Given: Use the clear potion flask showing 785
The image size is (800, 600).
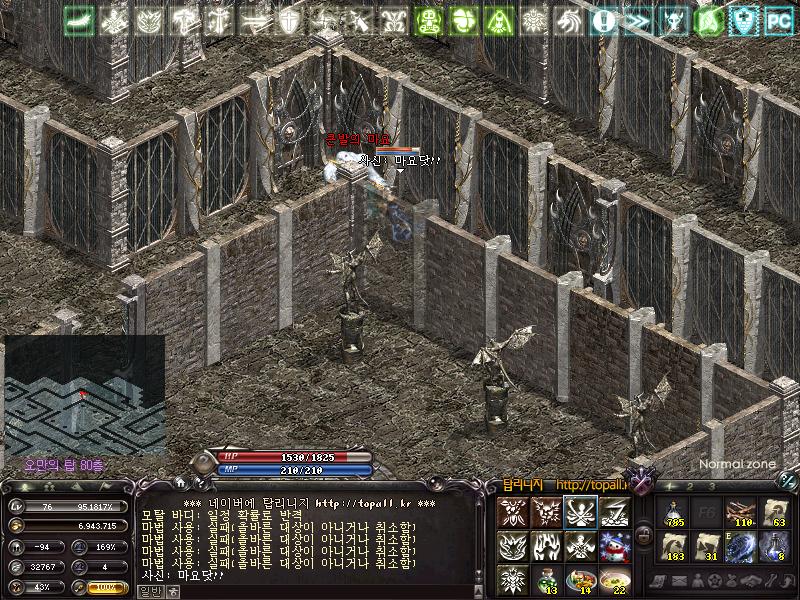Looking at the screenshot, I should click(x=673, y=512).
